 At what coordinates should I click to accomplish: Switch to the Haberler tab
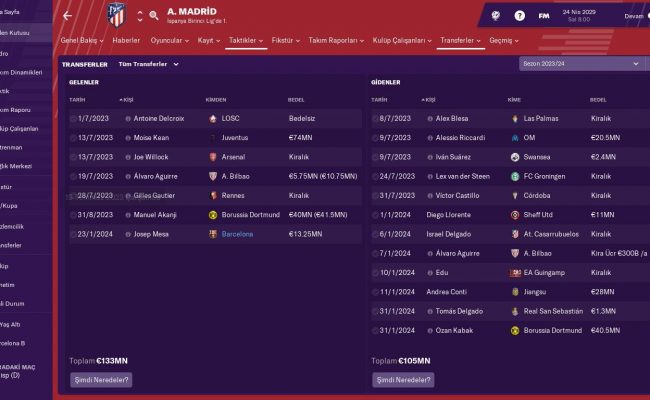click(x=126, y=42)
